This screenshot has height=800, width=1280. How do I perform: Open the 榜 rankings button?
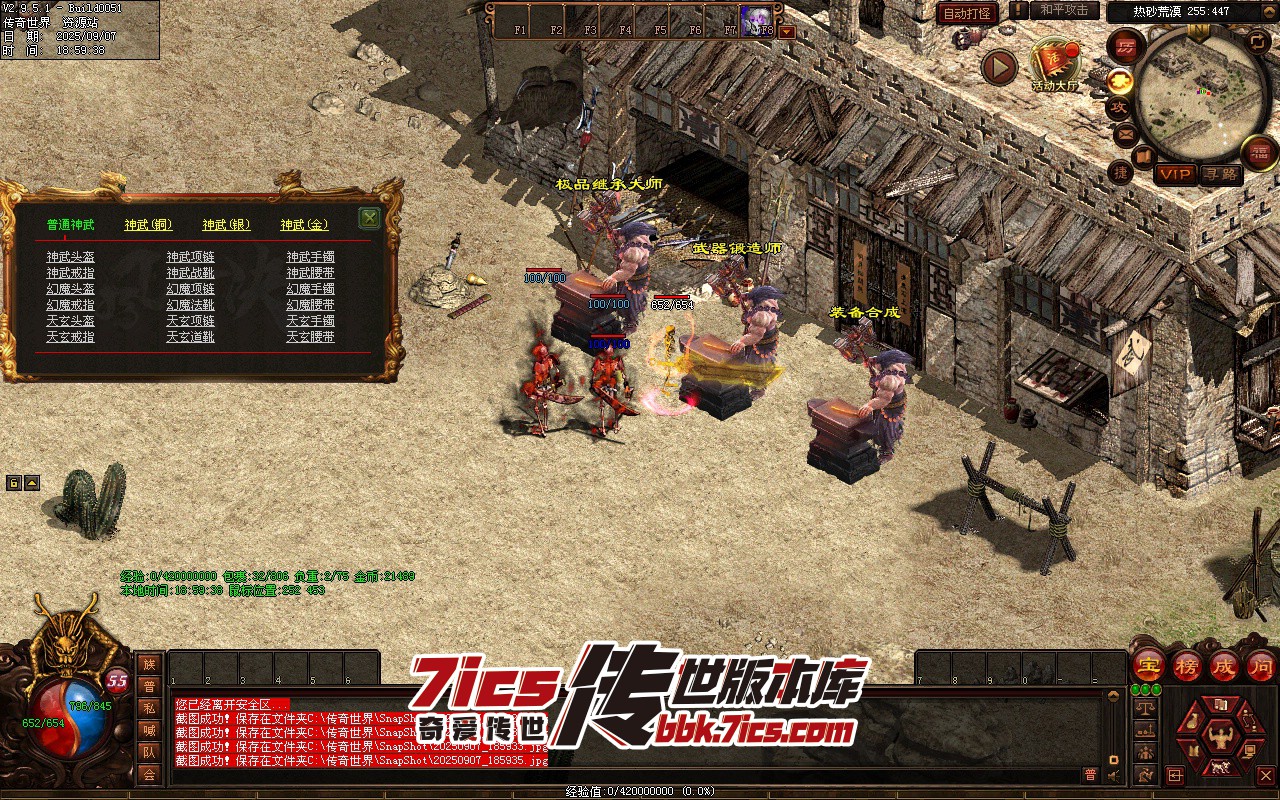click(x=1186, y=664)
